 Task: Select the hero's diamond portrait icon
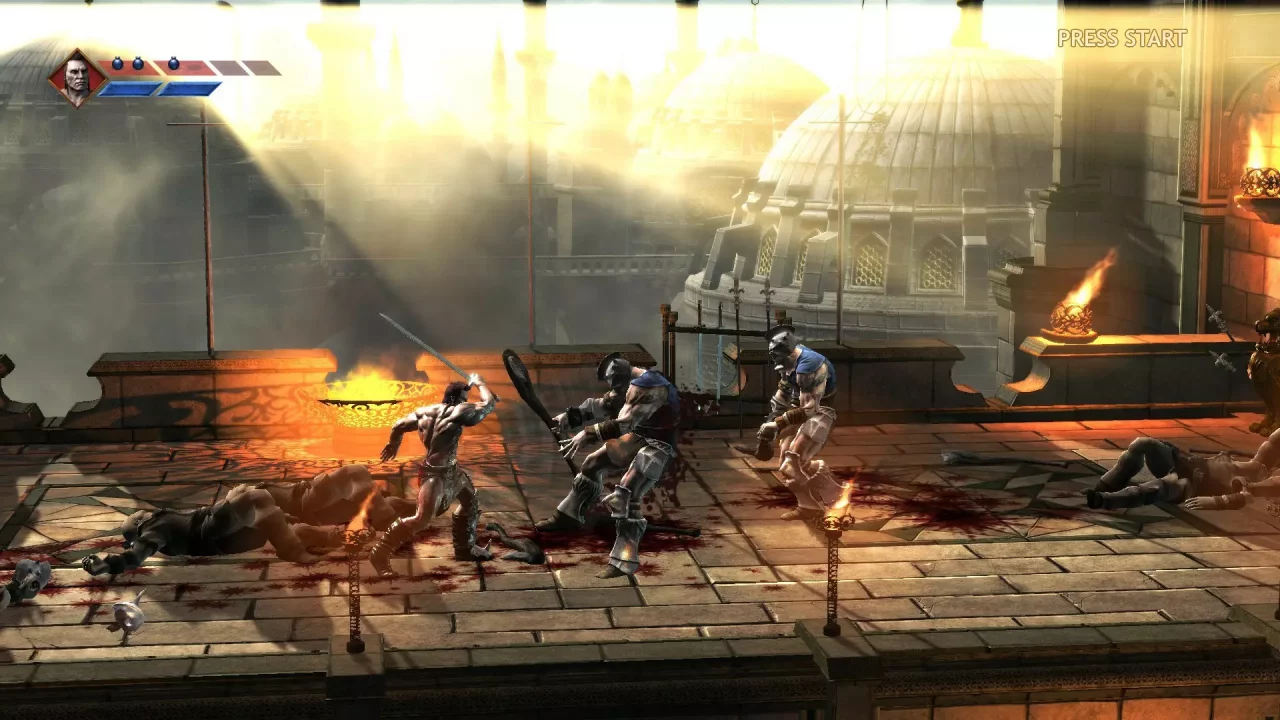click(x=77, y=78)
